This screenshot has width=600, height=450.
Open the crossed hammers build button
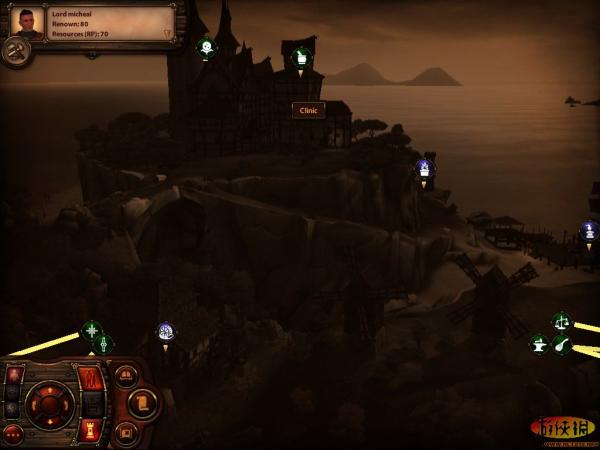click(15, 52)
